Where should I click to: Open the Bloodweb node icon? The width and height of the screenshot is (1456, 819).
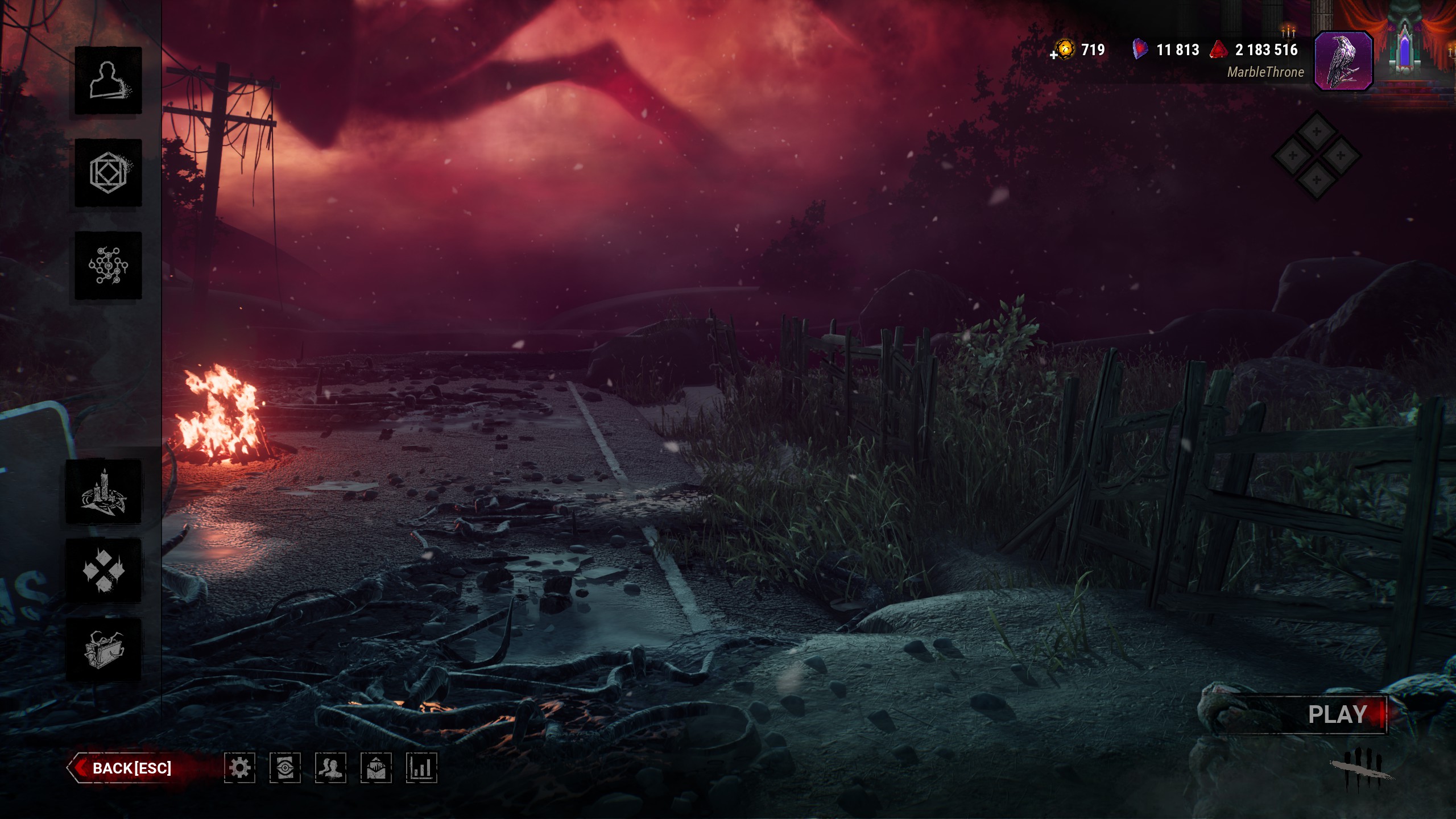[x=108, y=266]
